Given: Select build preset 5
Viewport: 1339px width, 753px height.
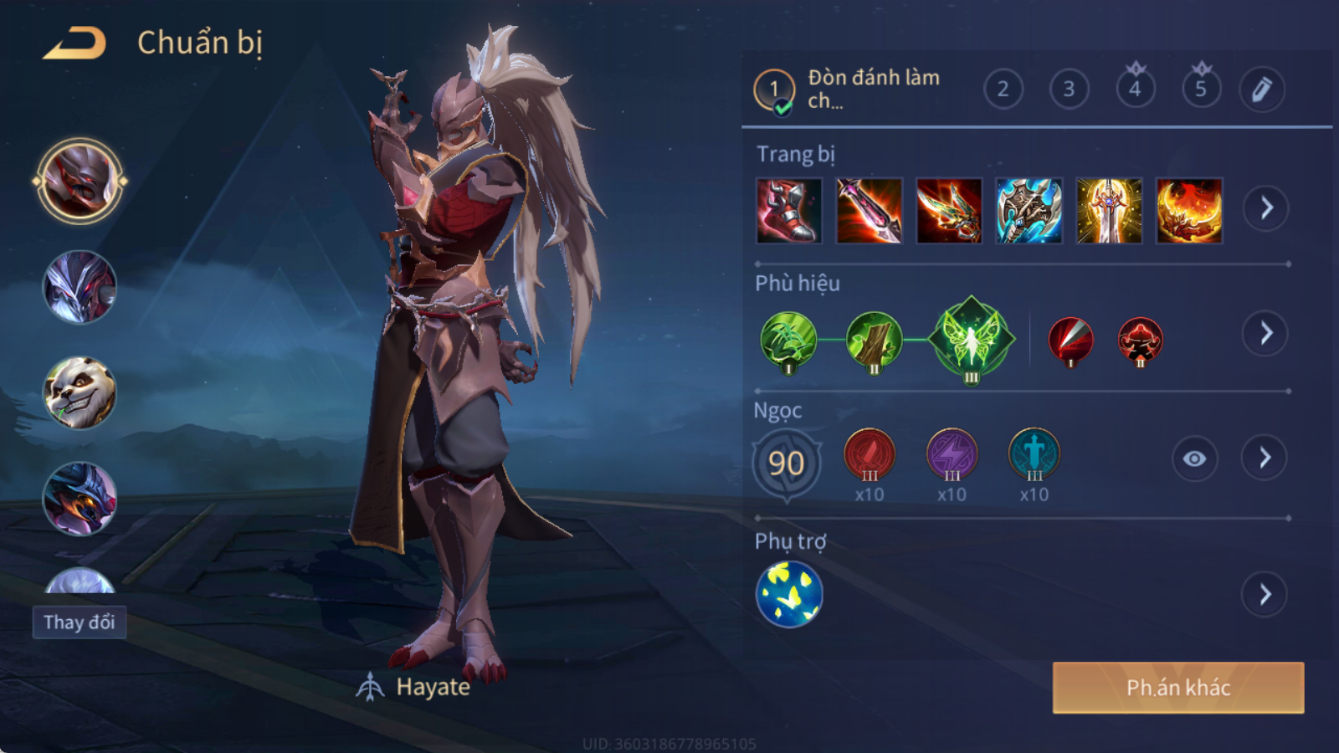Looking at the screenshot, I should coord(1201,90).
